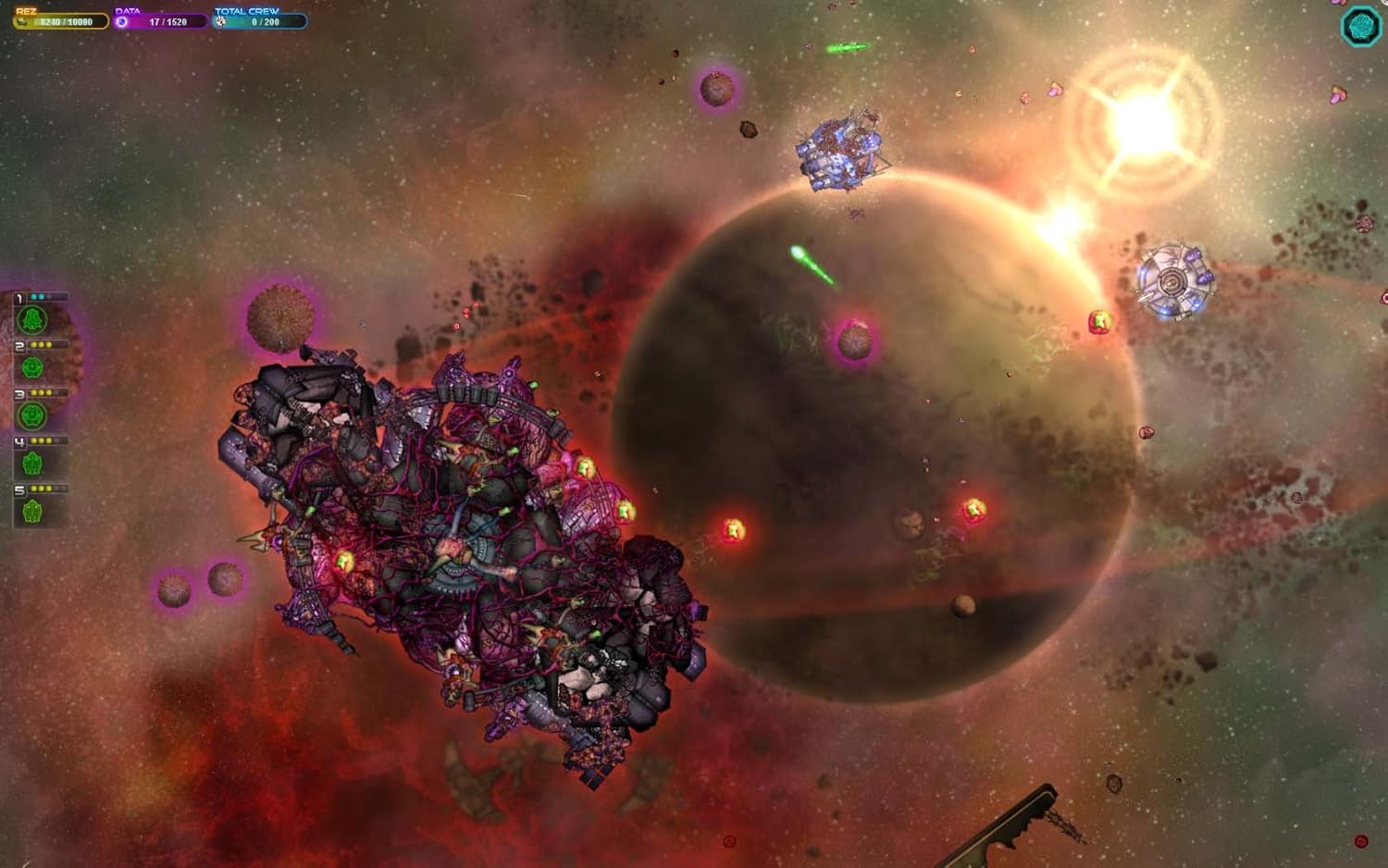Click the TOTAL CREW hand icon

click(220, 21)
